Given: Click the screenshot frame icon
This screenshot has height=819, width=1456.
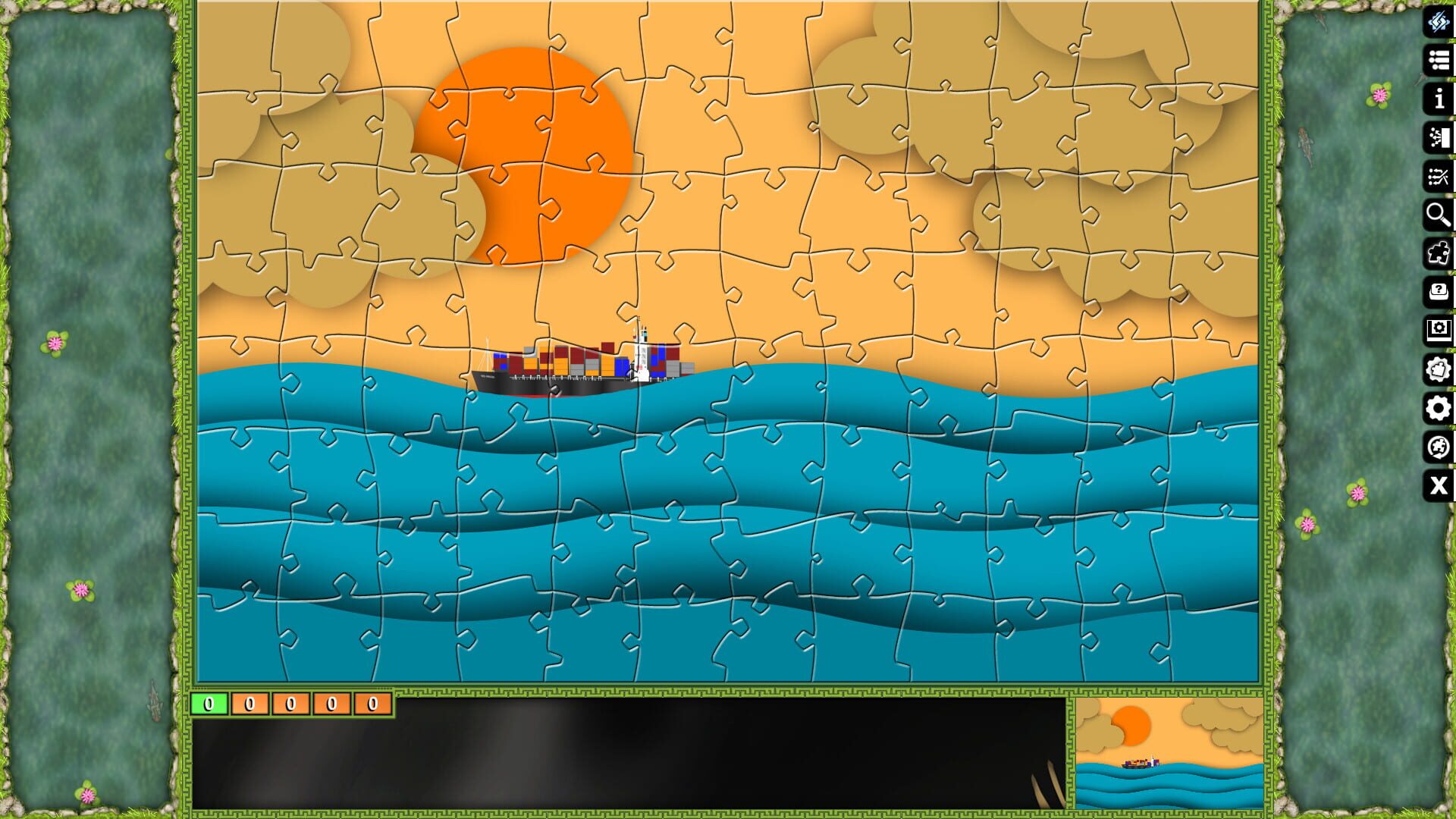Looking at the screenshot, I should 1438,330.
